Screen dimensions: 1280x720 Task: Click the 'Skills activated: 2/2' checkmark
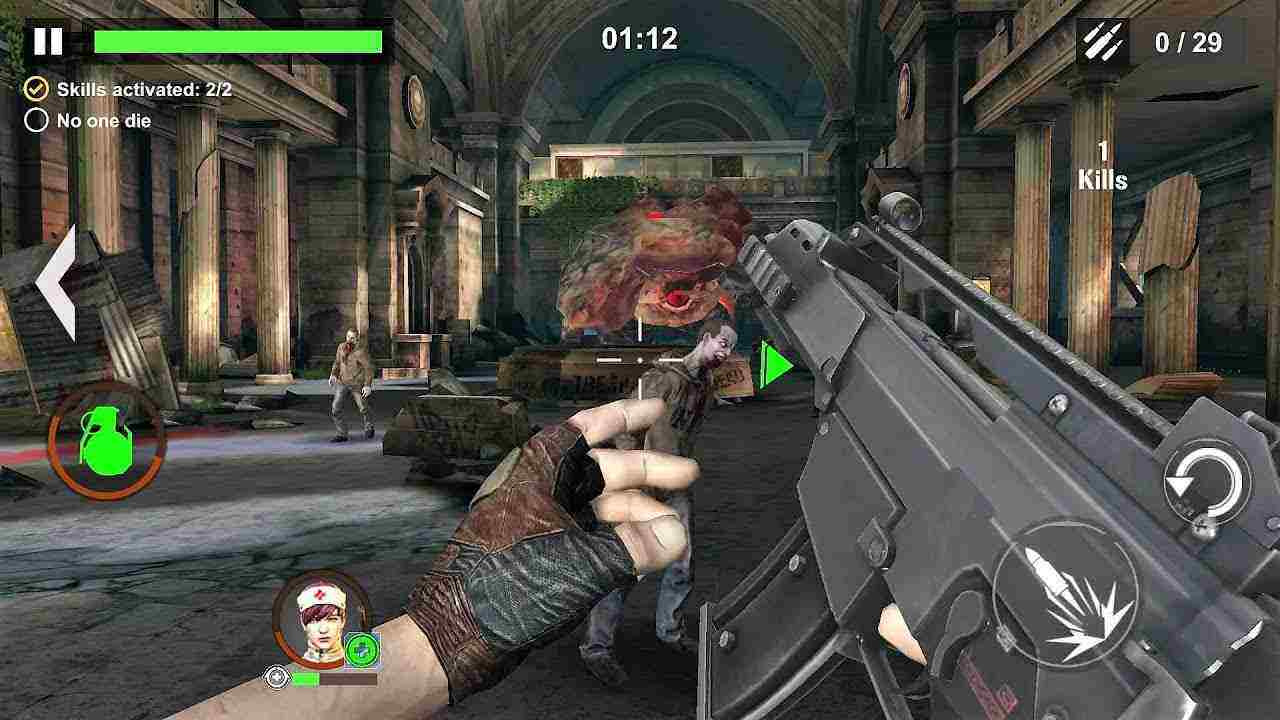coord(38,88)
